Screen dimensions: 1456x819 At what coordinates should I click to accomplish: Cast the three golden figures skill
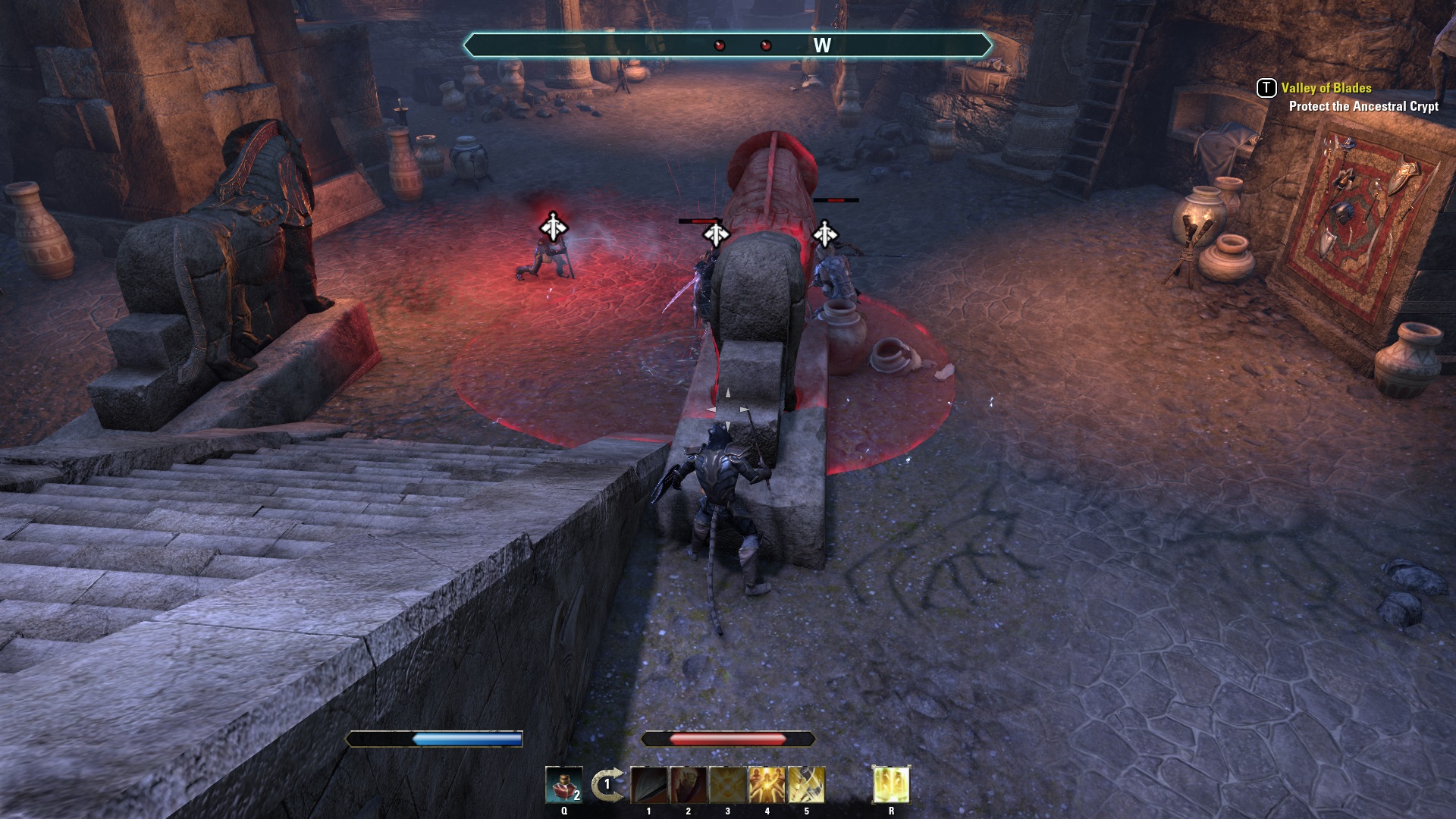click(767, 785)
